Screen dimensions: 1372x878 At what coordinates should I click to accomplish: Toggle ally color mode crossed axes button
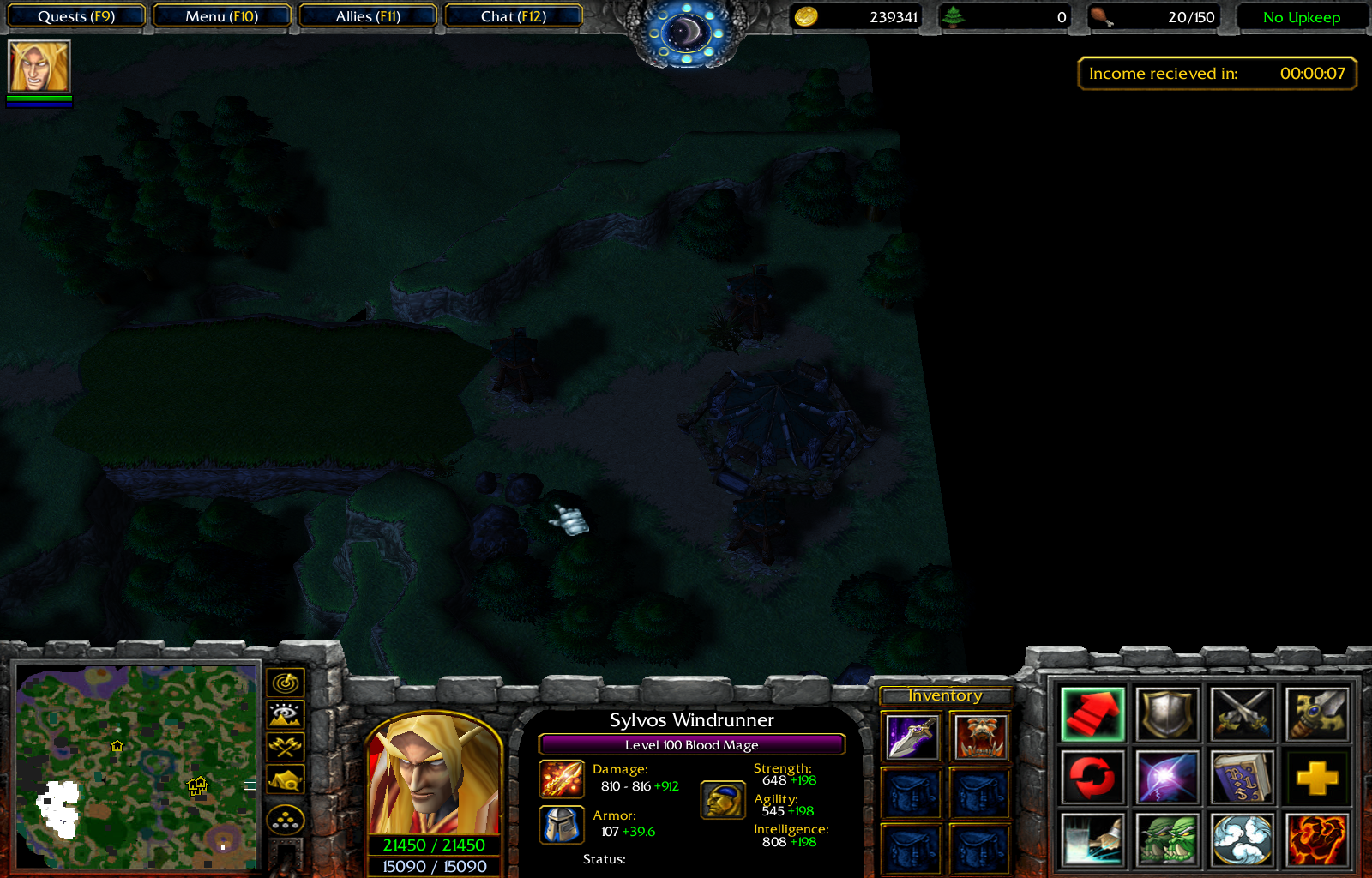coord(286,747)
